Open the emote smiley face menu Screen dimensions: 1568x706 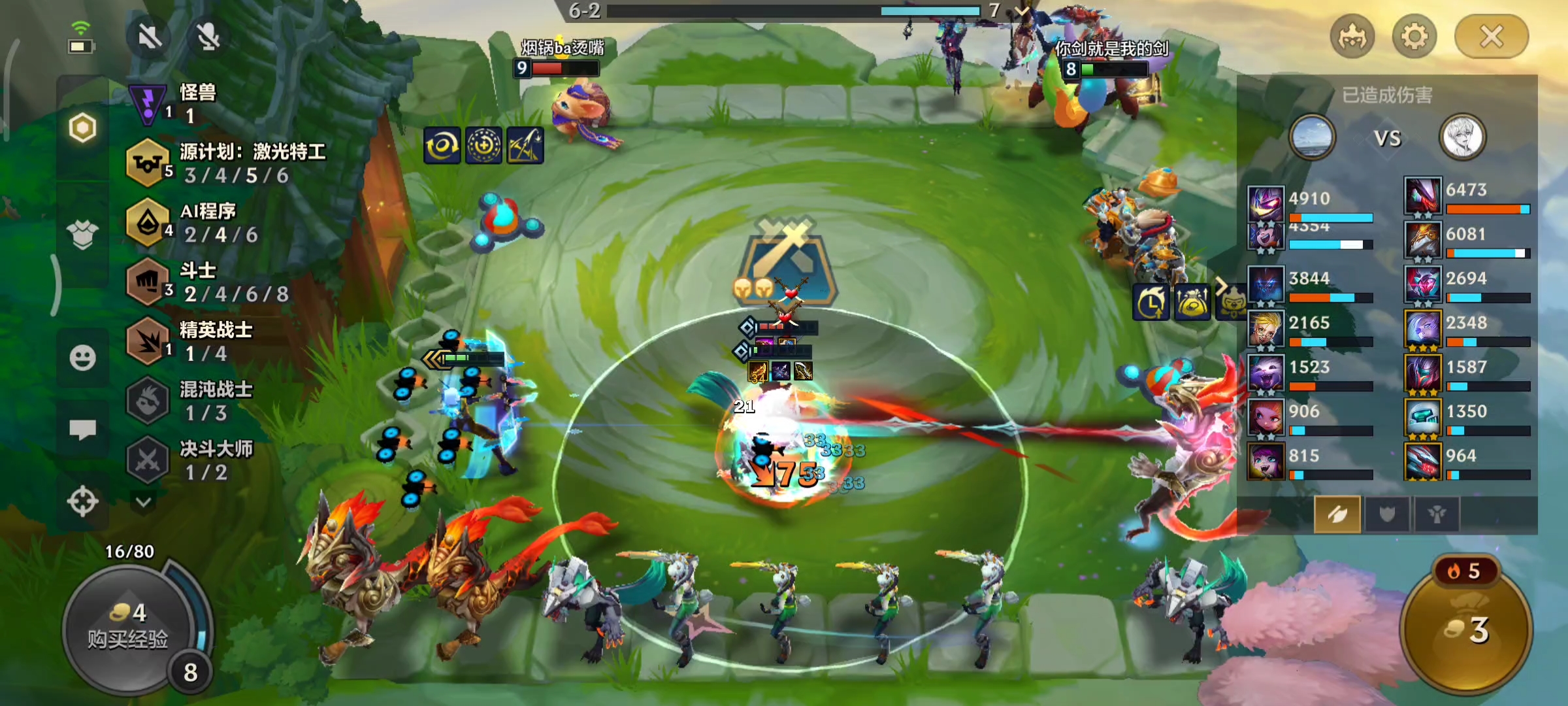[x=82, y=358]
